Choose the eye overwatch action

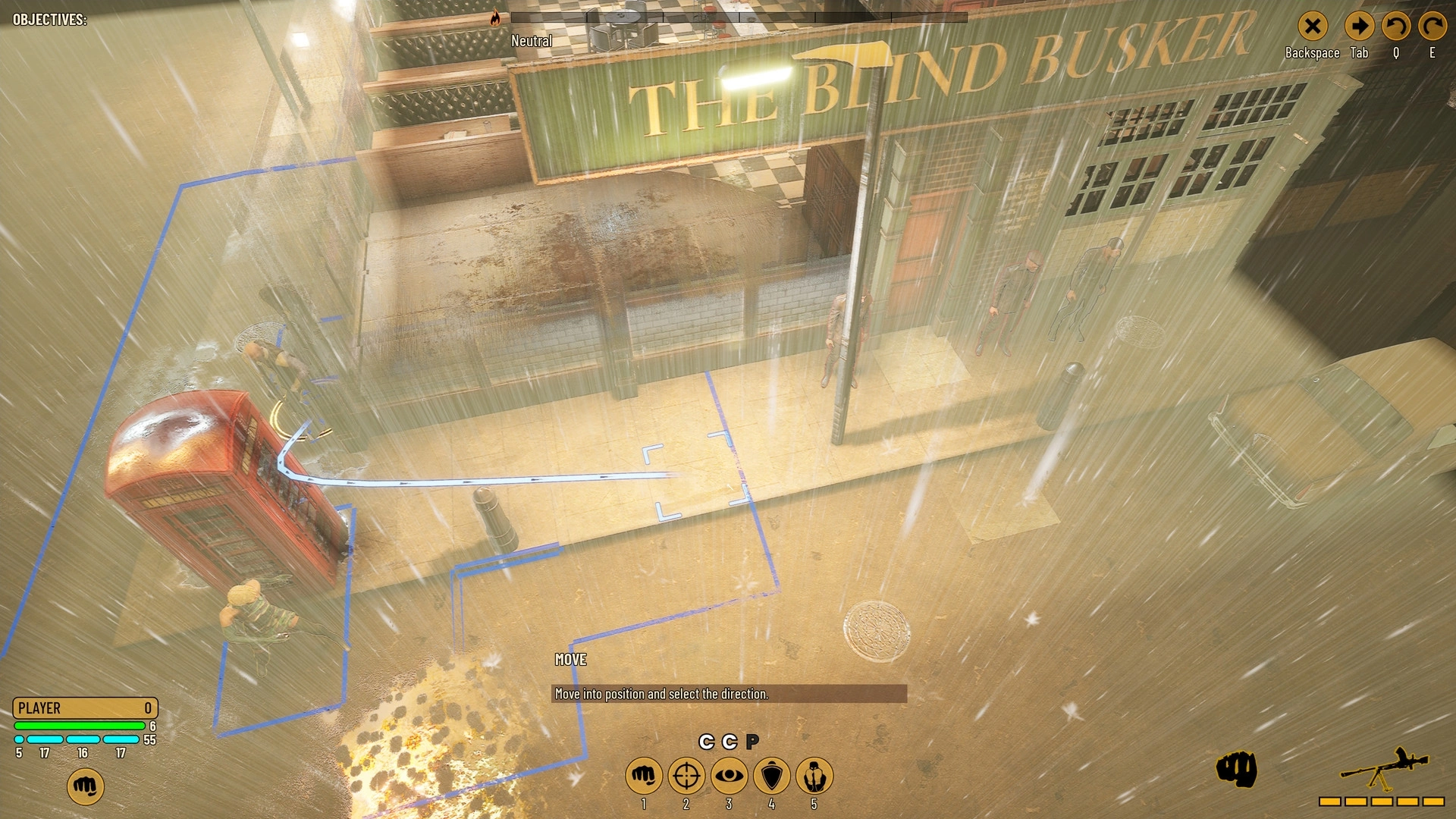(729, 776)
